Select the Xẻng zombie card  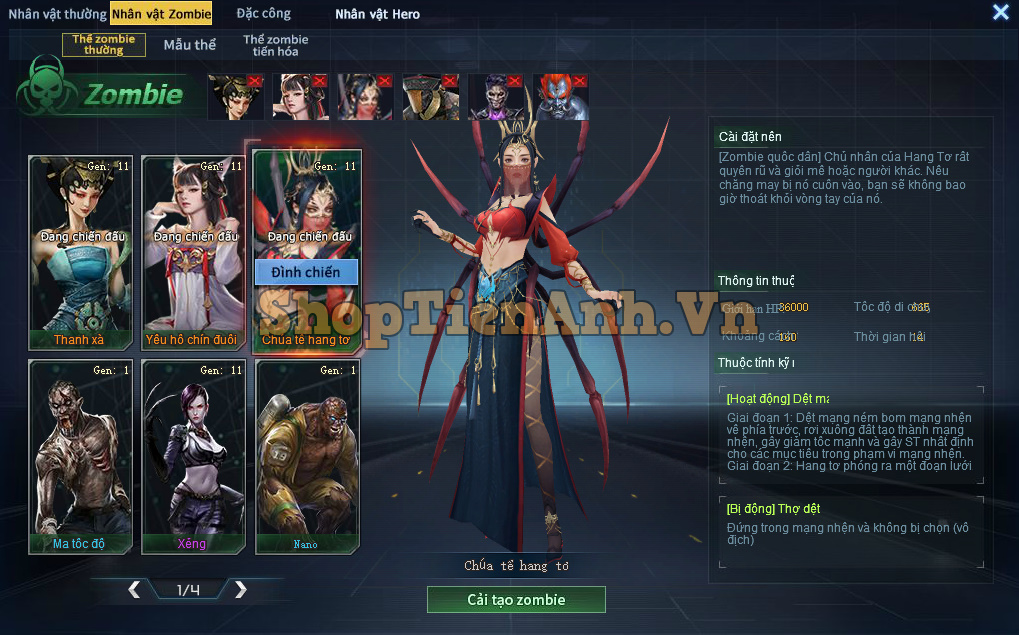[194, 455]
